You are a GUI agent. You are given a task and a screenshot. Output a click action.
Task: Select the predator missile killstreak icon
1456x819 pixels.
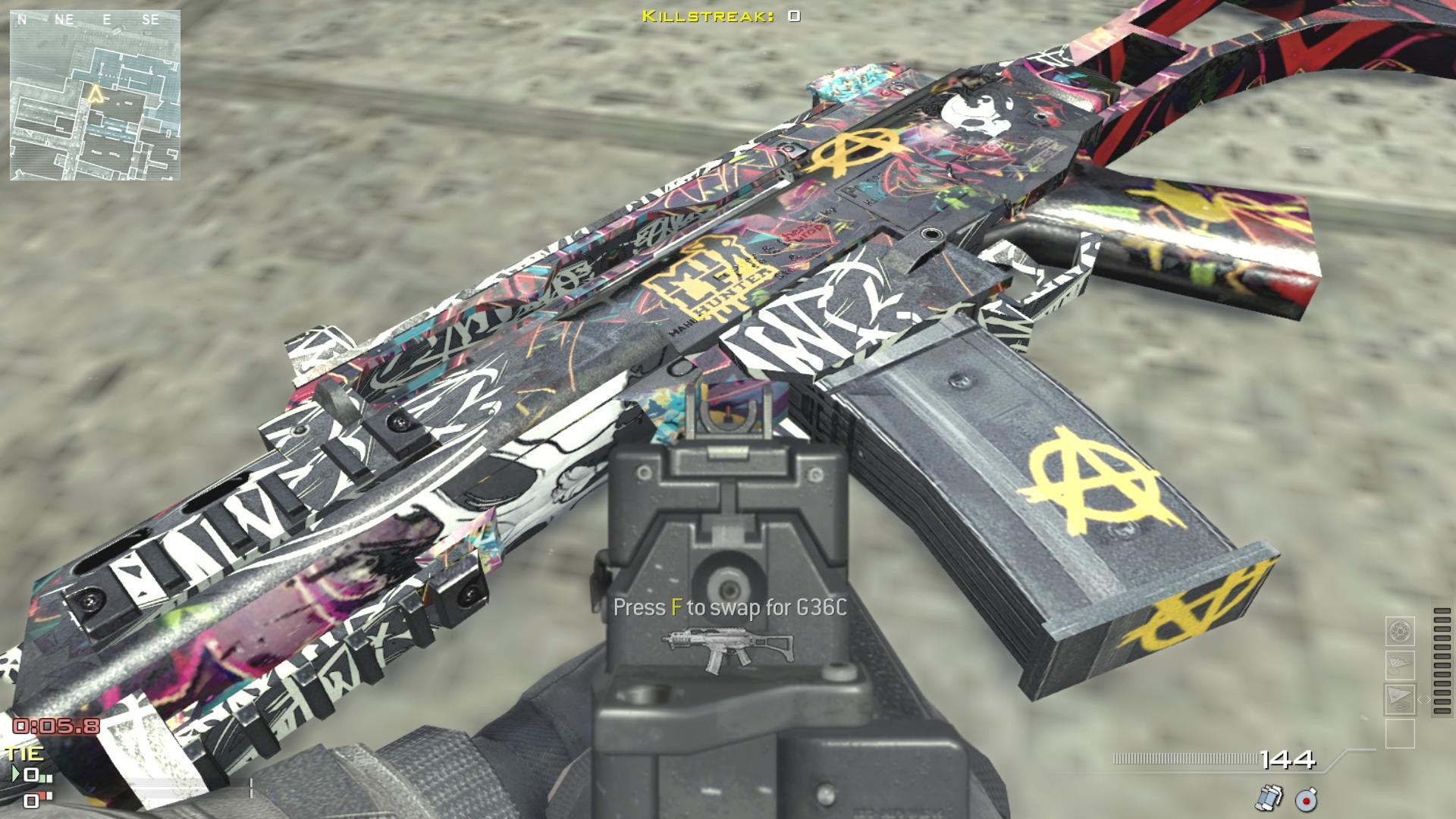(x=1399, y=664)
